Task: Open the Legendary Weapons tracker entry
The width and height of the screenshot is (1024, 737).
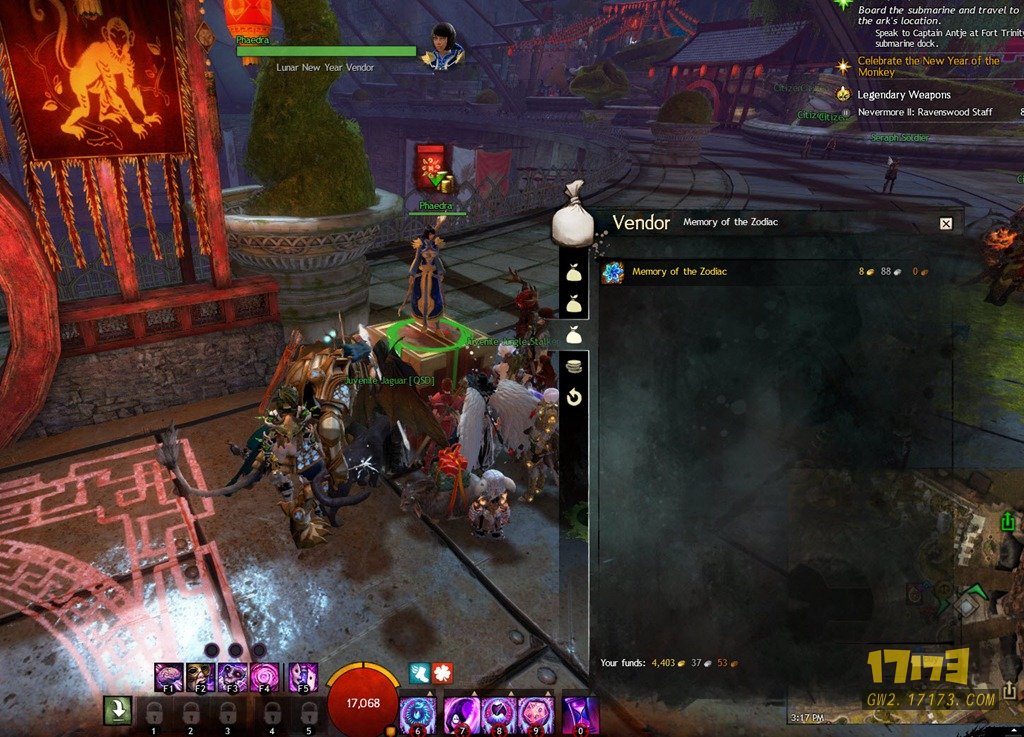Action: [x=904, y=95]
